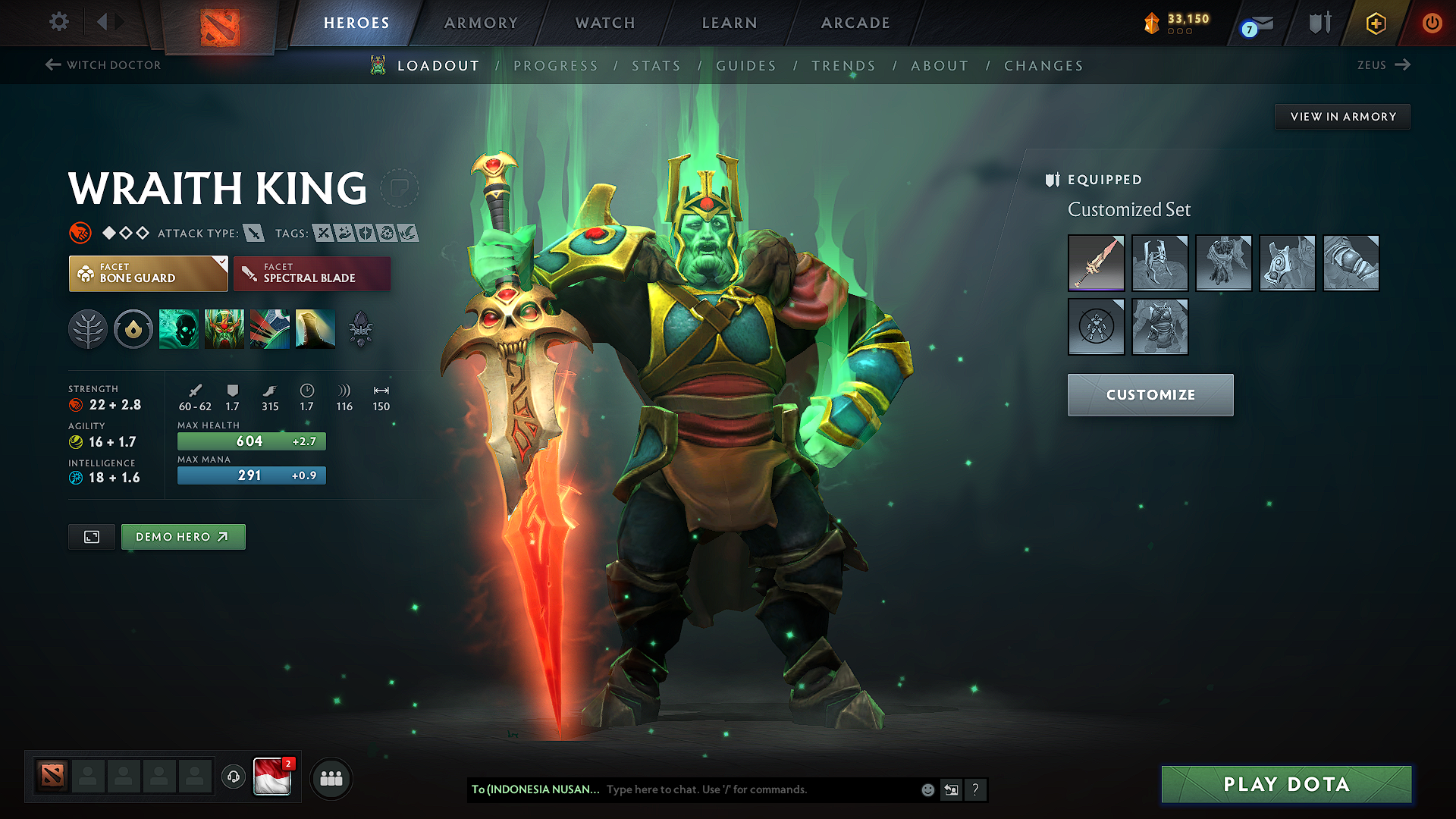Screen dimensions: 1456x819
Task: Click the Mortal Strike ability icon
Action: point(270,328)
